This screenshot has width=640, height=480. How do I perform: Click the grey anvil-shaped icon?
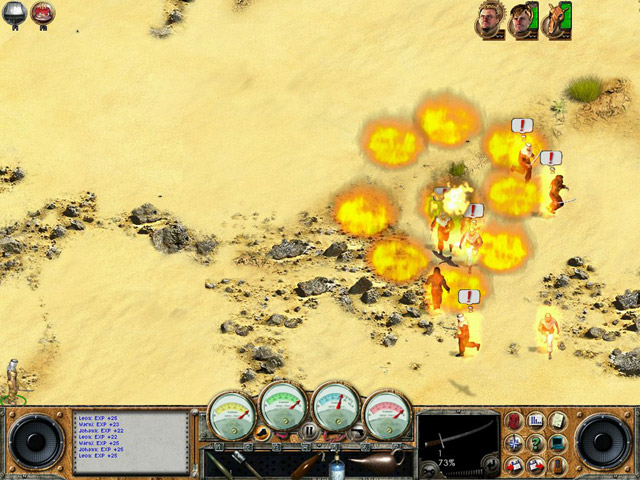tap(16, 13)
